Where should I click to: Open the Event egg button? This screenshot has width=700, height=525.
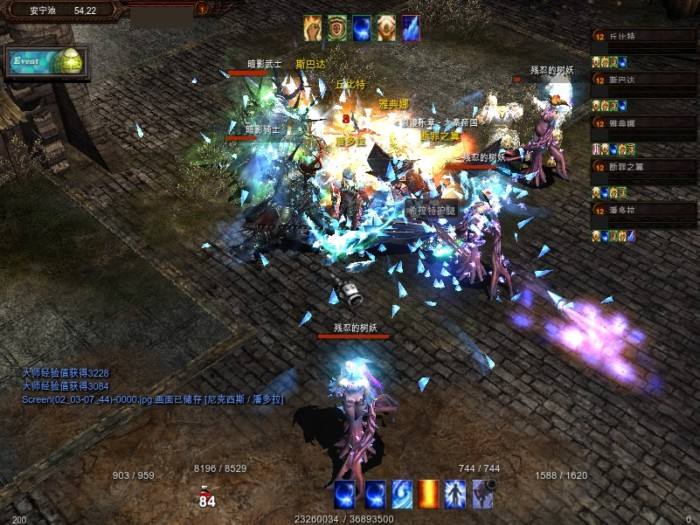[45, 62]
